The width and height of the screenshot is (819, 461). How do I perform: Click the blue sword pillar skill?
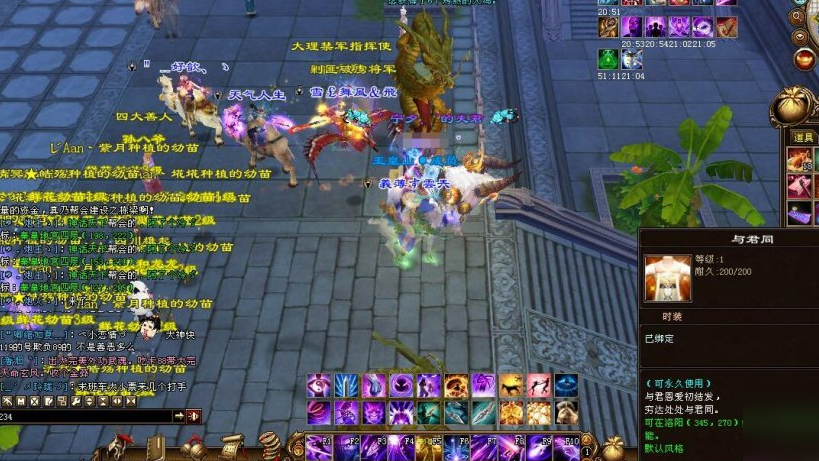point(347,385)
